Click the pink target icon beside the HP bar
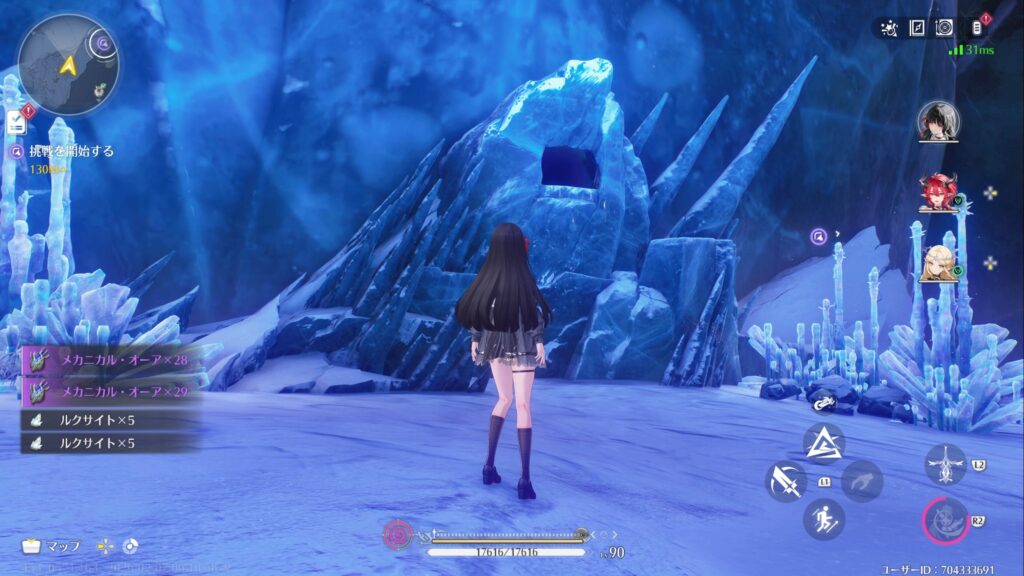The height and width of the screenshot is (576, 1024). [397, 535]
